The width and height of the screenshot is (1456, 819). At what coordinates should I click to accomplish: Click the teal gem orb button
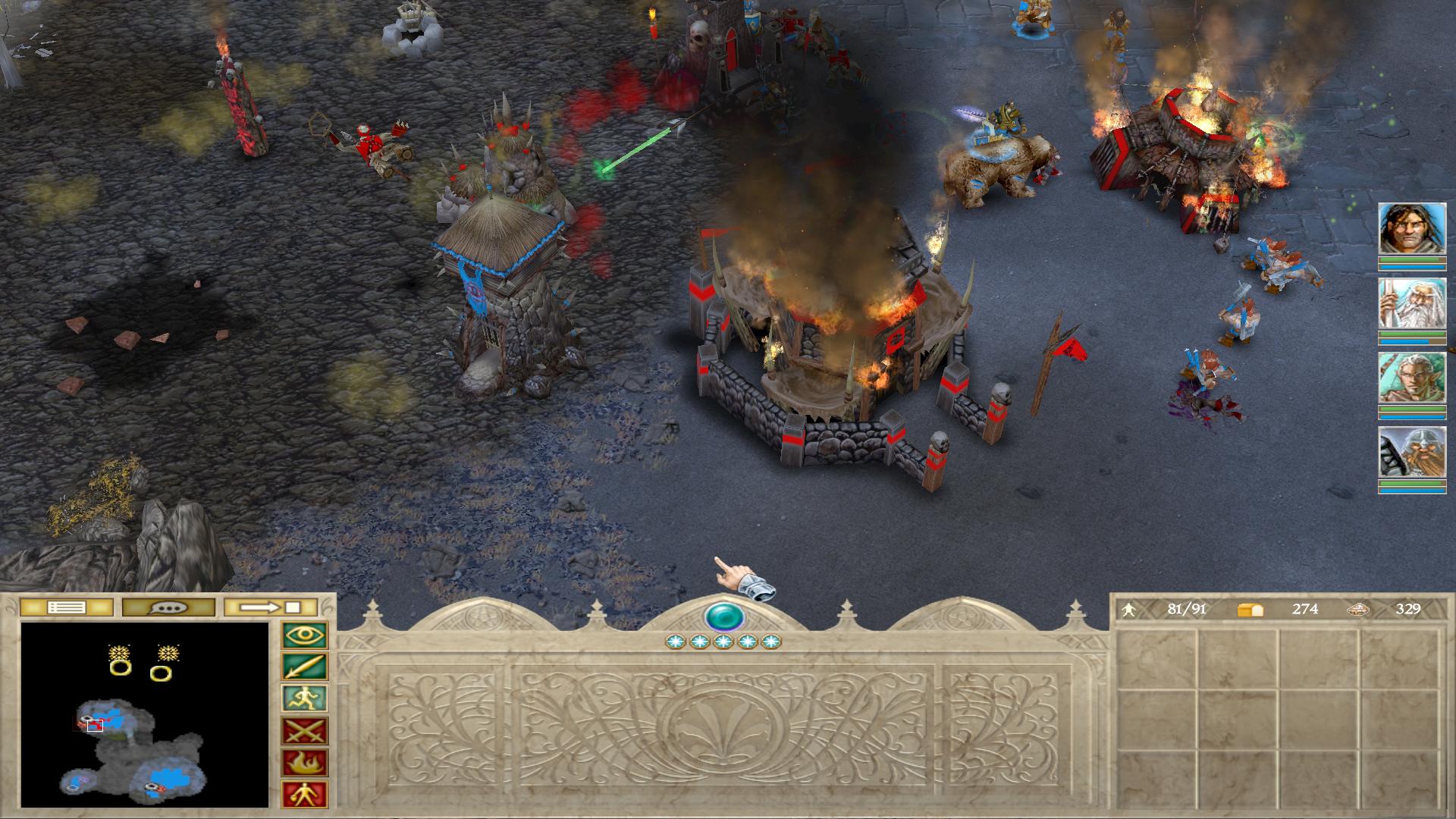pos(724,617)
